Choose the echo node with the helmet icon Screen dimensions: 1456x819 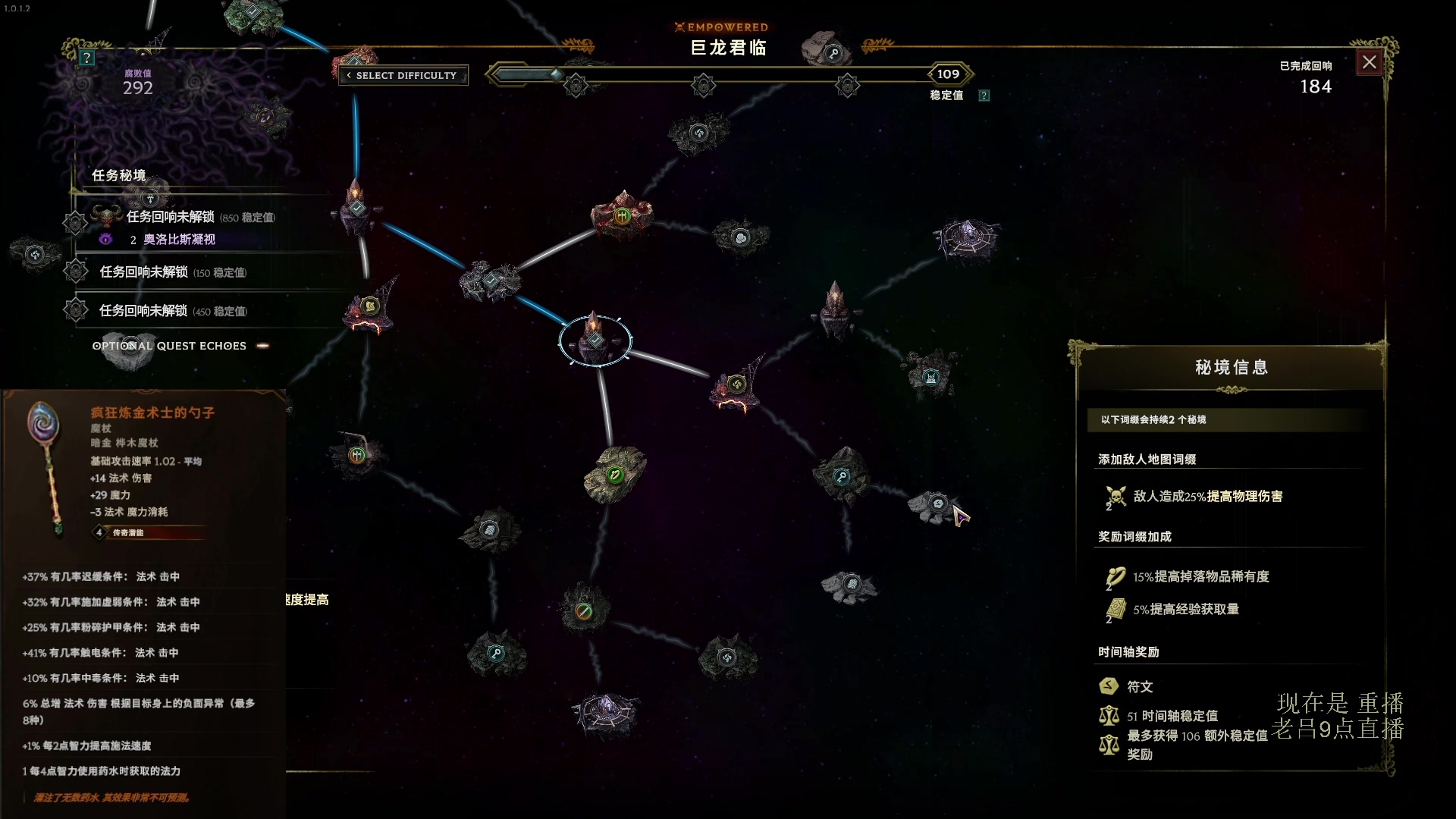point(930,377)
